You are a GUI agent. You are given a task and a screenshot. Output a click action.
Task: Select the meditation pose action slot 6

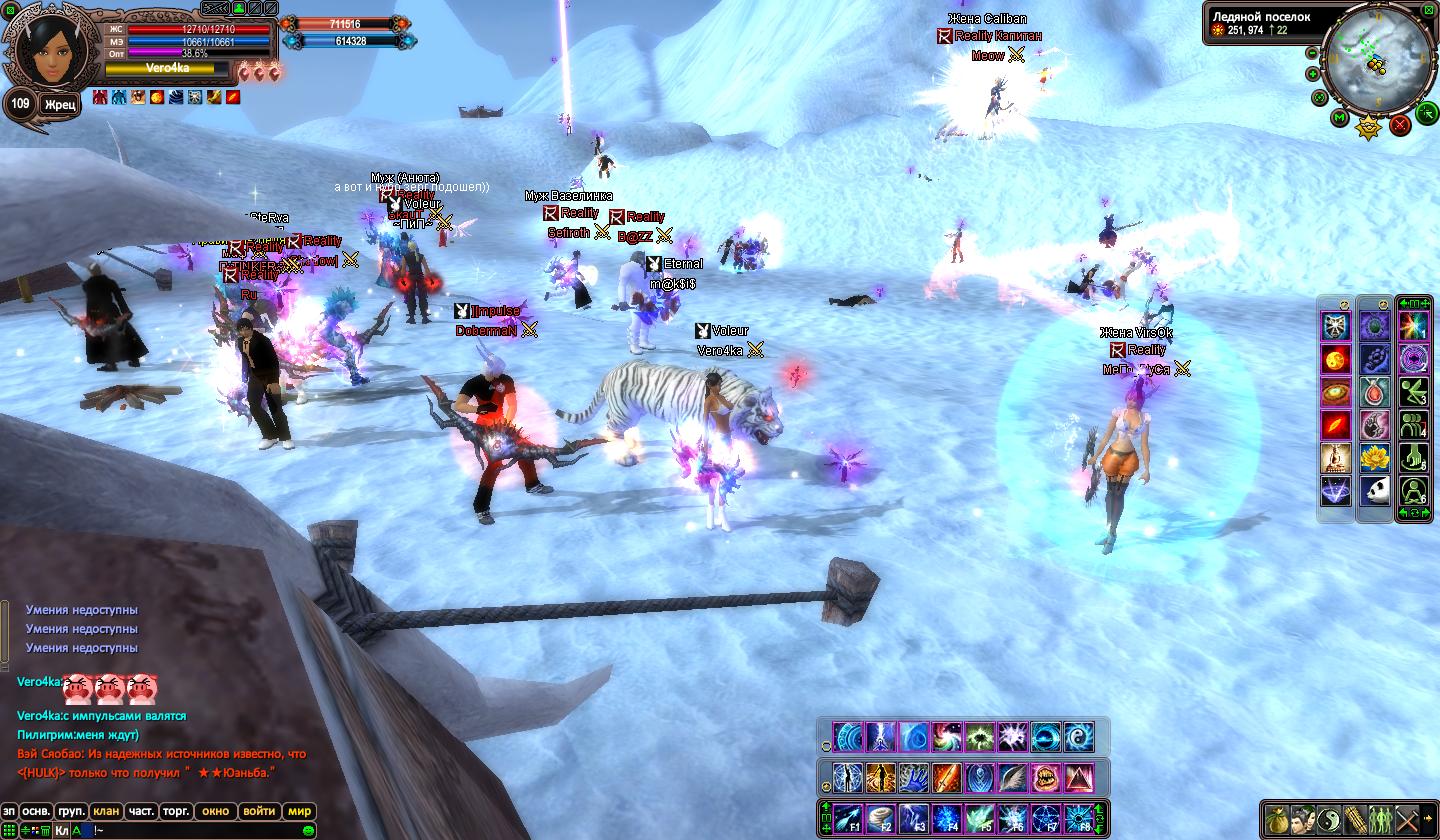1412,491
